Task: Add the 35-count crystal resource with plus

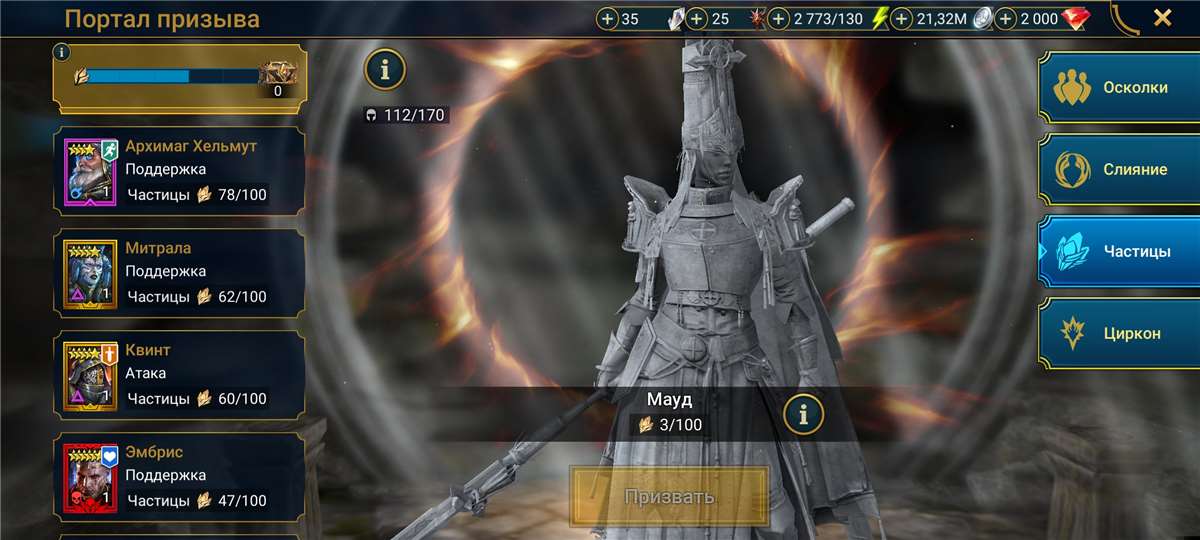Action: pos(607,18)
